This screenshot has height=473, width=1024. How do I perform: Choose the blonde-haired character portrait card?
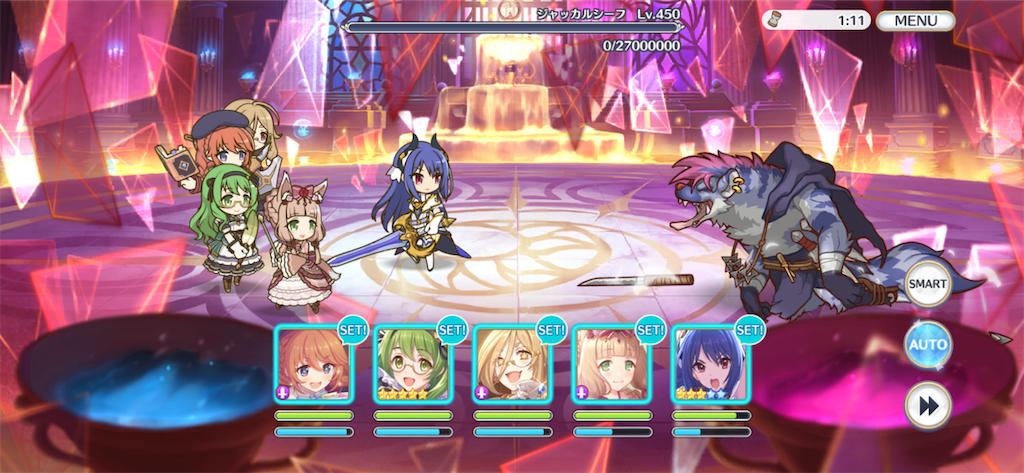point(512,364)
